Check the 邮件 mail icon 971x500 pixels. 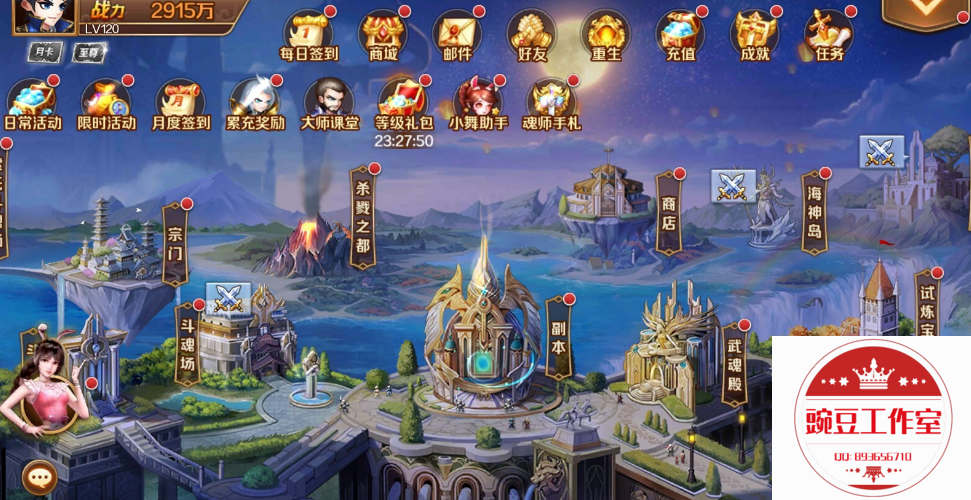(457, 34)
